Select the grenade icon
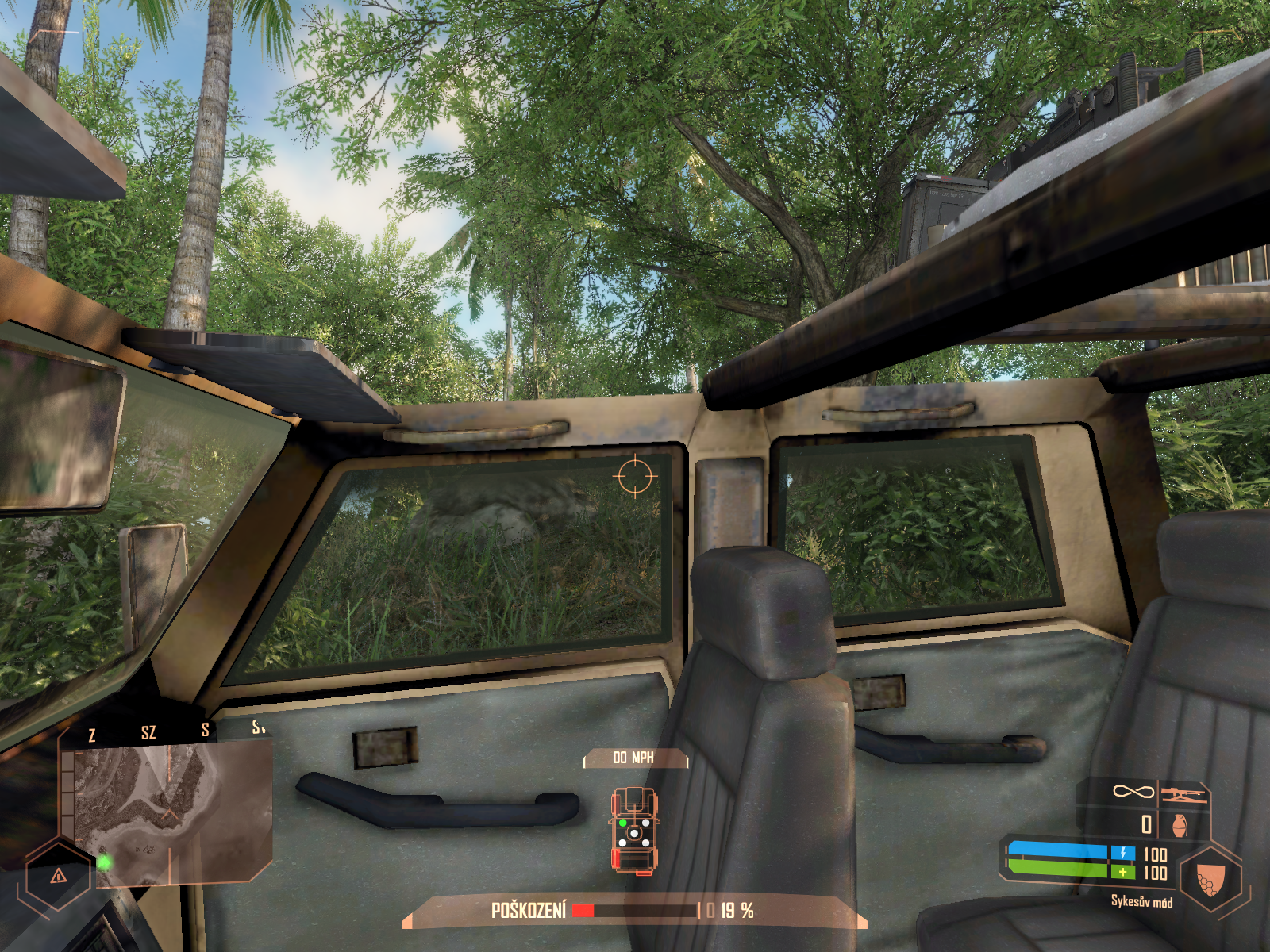 pos(1180,824)
